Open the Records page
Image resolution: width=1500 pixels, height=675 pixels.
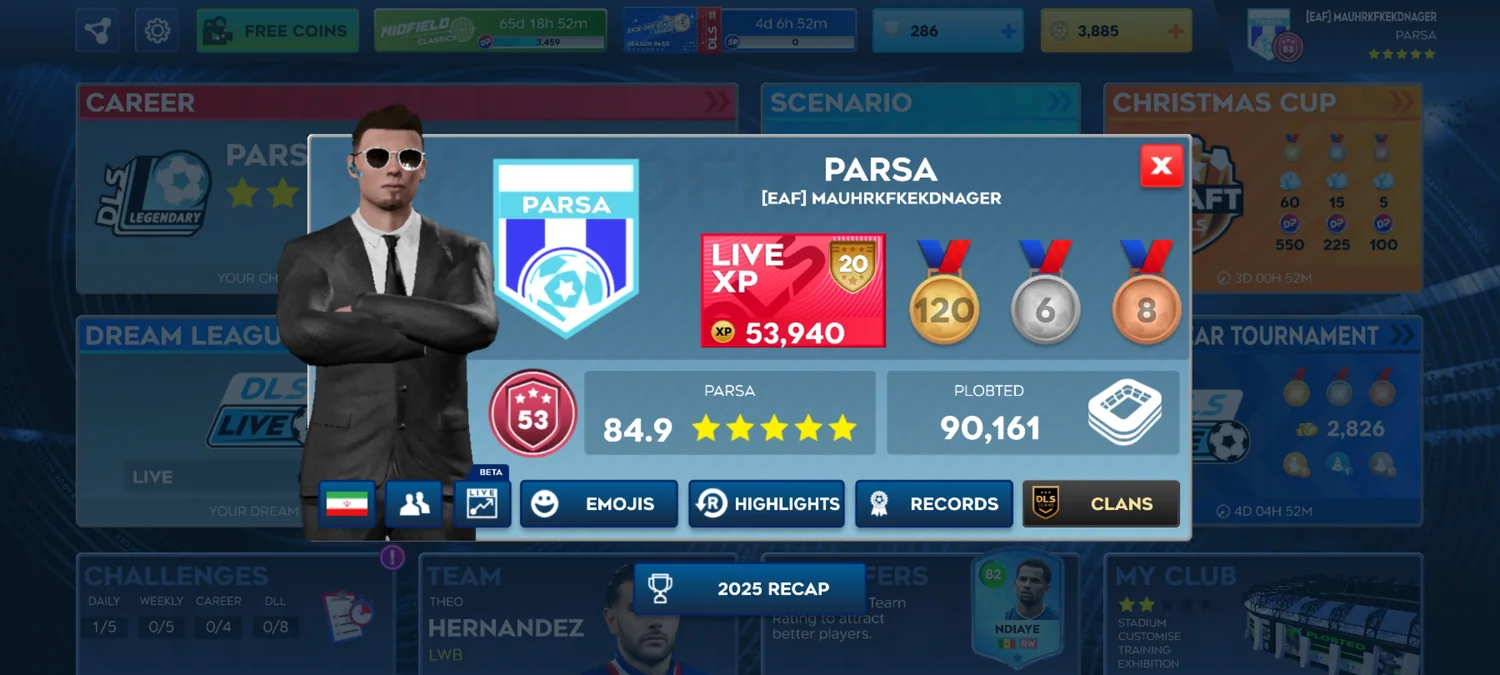click(933, 504)
